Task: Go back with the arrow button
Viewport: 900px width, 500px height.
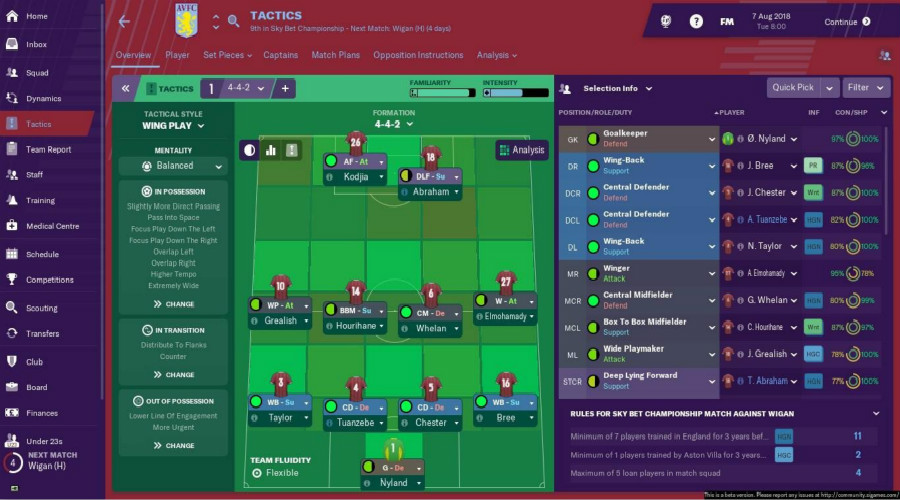Action: pyautogui.click(x=124, y=21)
